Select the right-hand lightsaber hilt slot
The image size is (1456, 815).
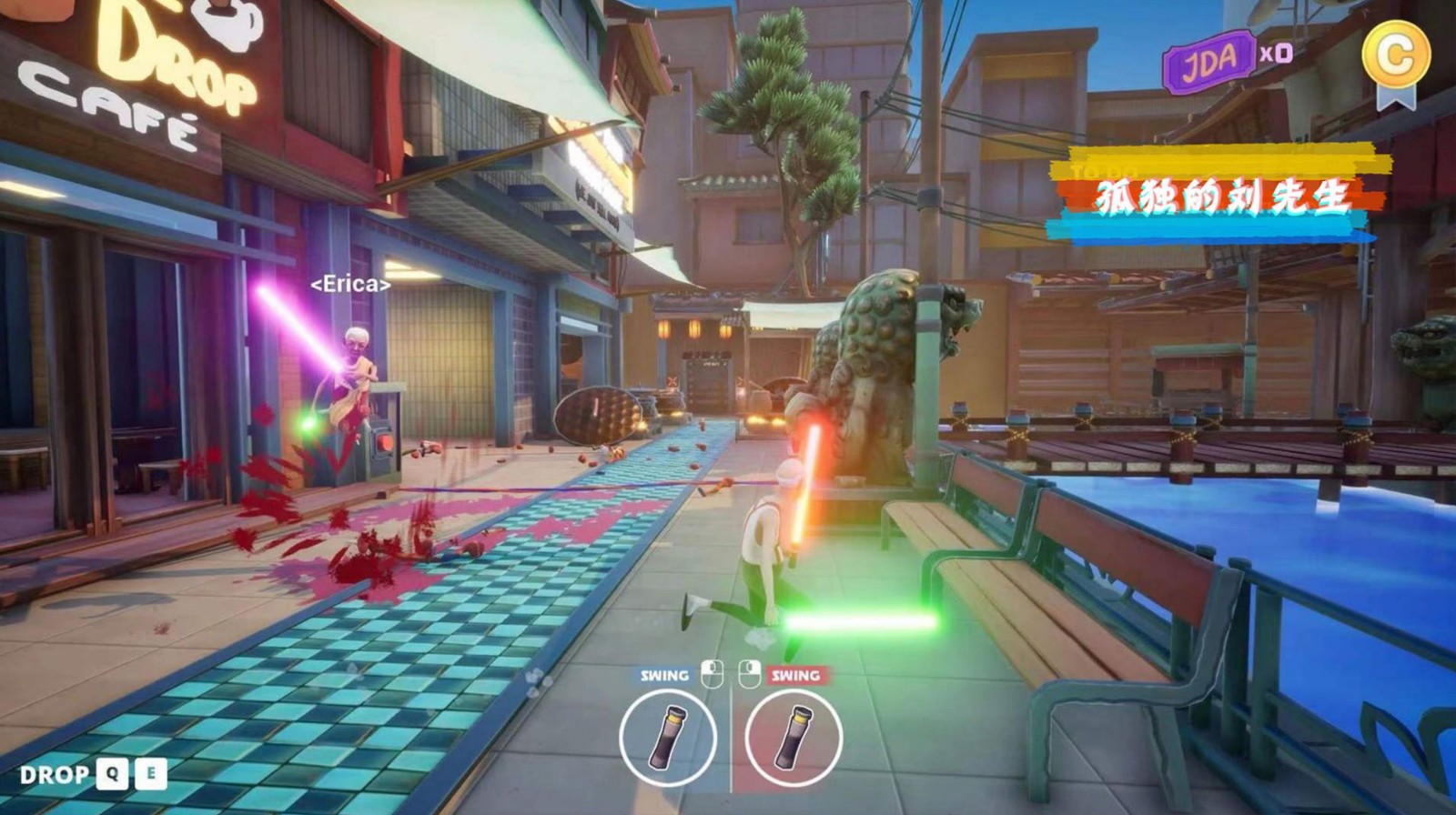794,735
